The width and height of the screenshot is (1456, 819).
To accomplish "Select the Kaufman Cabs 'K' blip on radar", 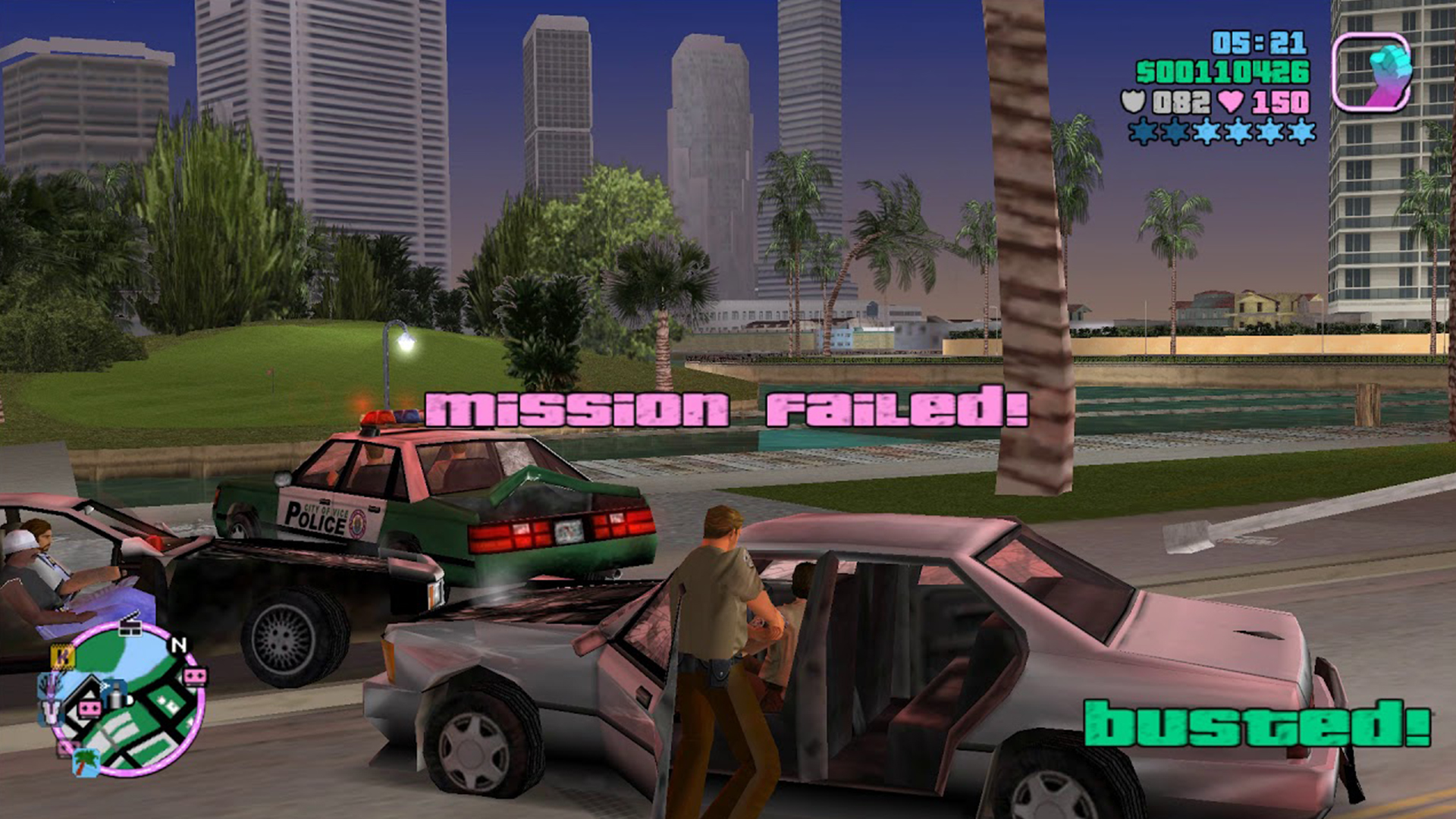I will [x=63, y=657].
